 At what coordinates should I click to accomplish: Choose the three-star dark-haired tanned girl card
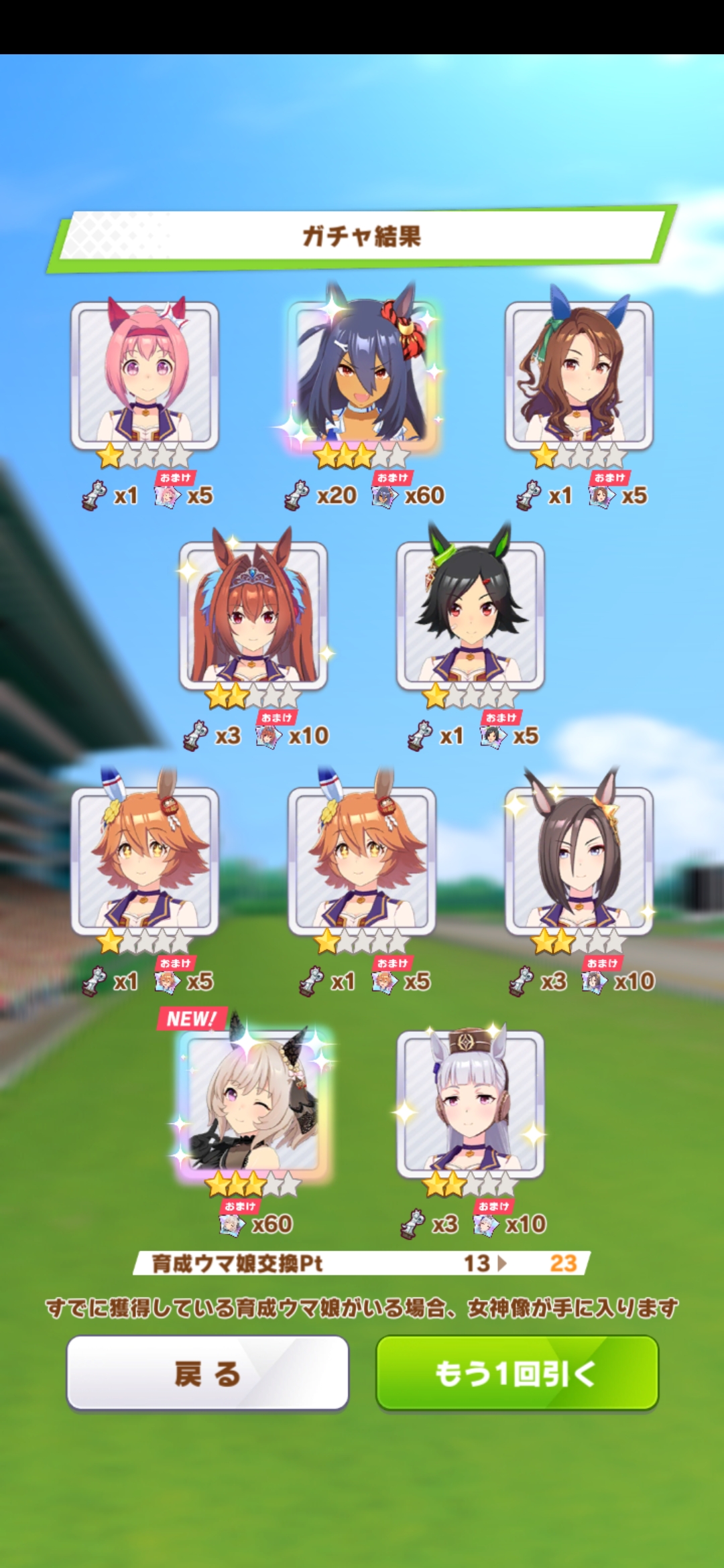click(362, 372)
